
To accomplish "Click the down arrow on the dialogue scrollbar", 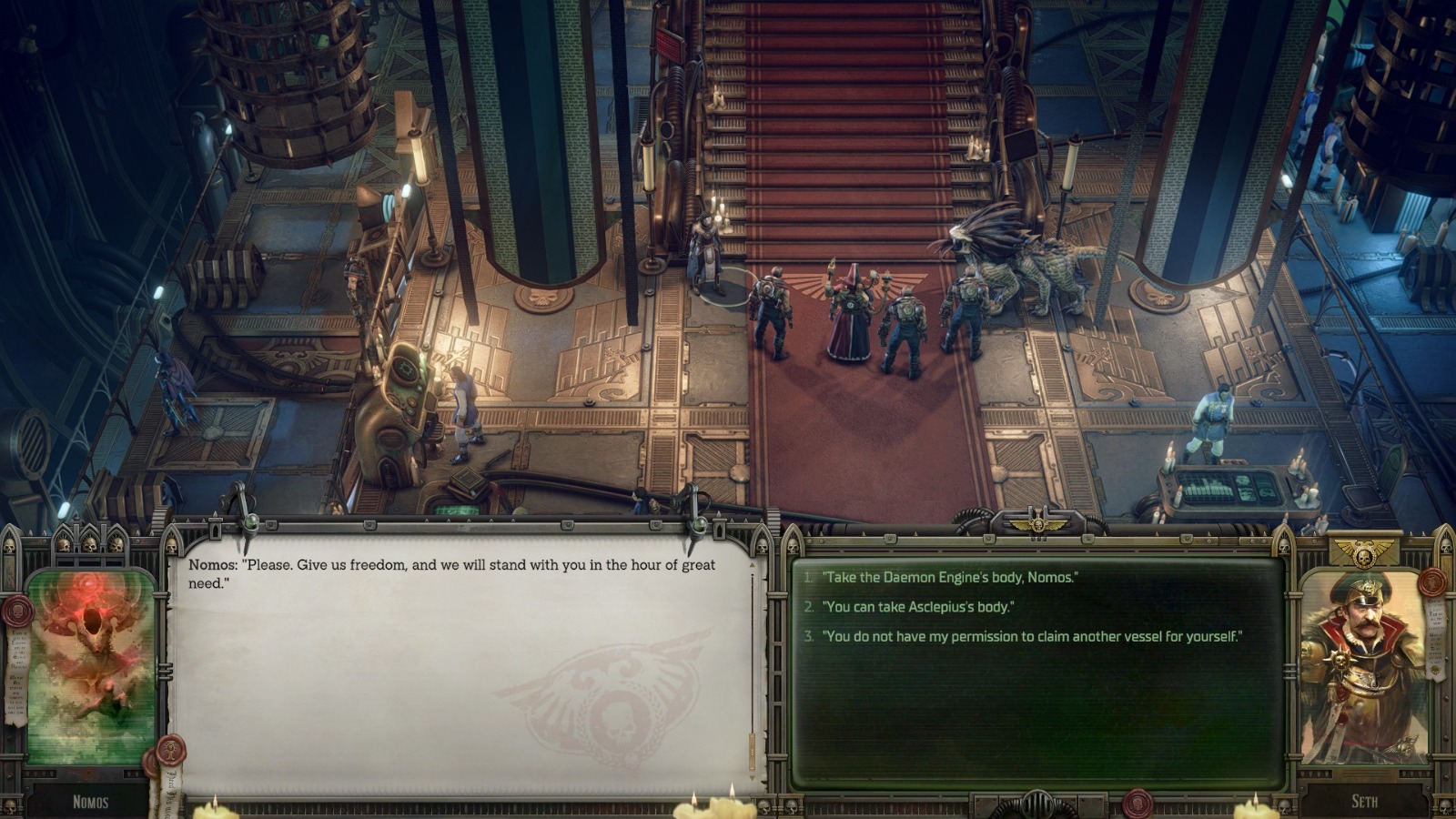I will [752, 776].
